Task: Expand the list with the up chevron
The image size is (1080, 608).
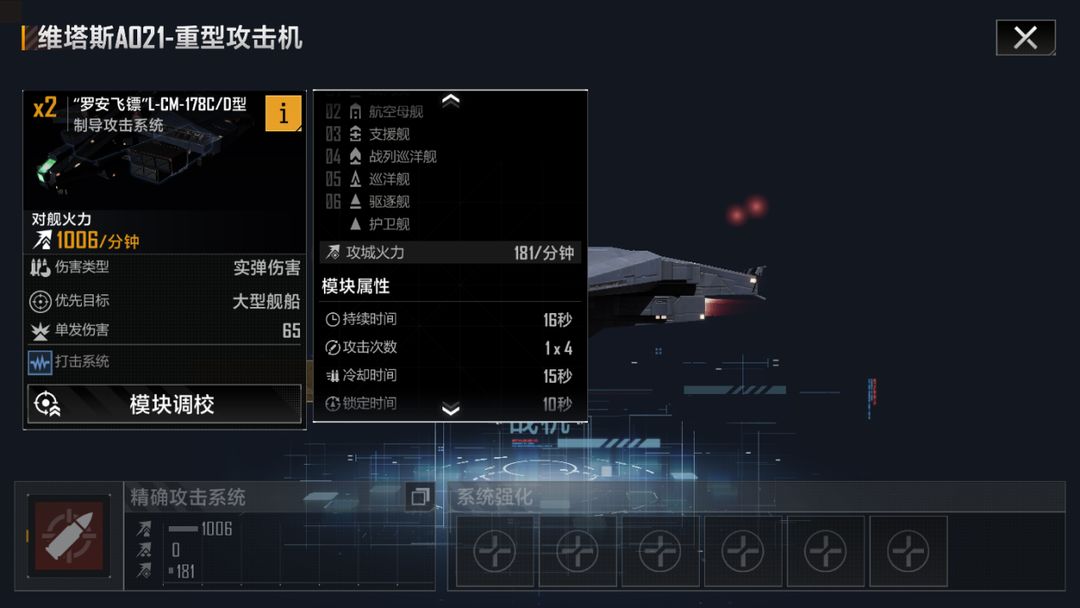Action: [451, 100]
